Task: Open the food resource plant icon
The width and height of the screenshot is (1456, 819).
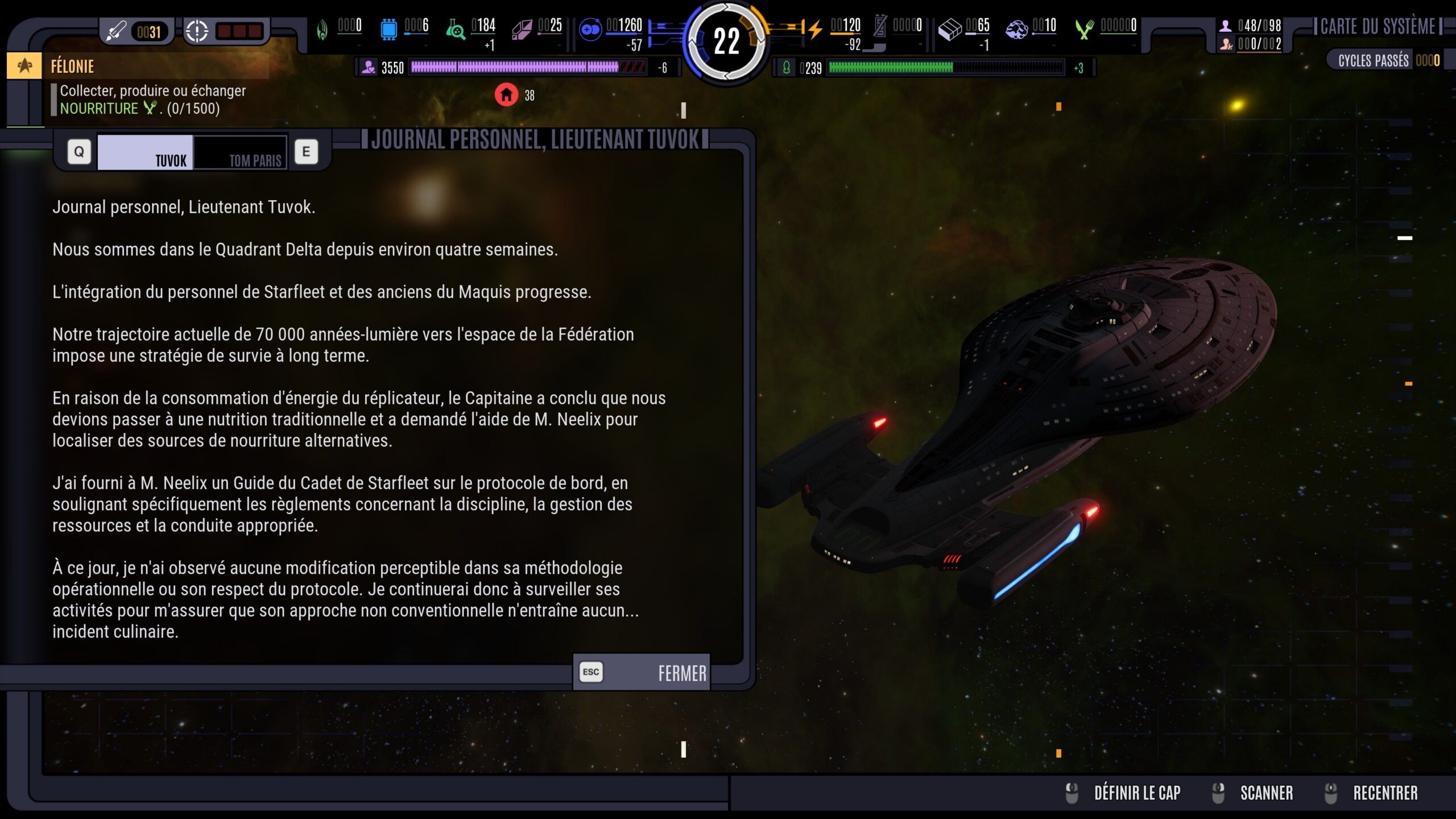Action: (x=1084, y=28)
